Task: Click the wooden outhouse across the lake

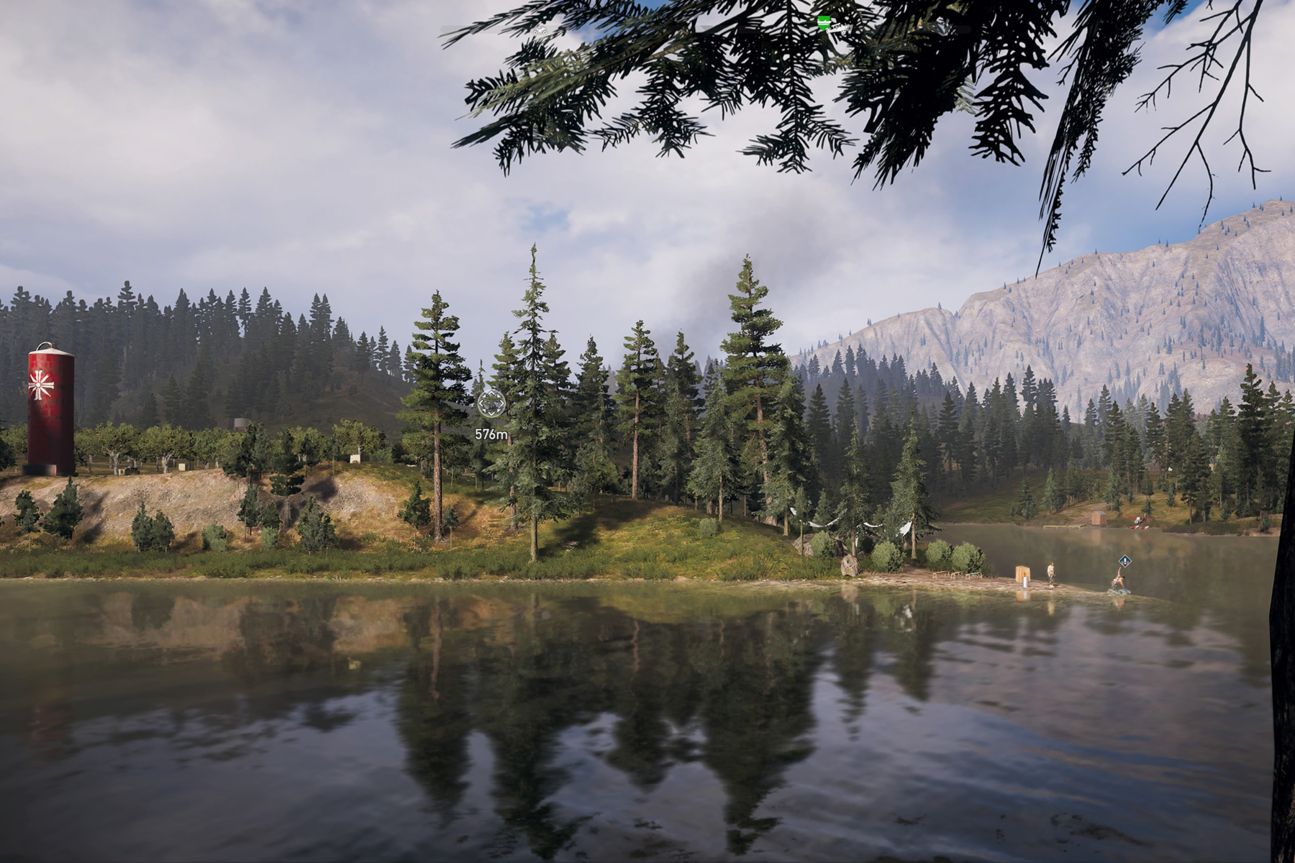Action: tap(1097, 517)
